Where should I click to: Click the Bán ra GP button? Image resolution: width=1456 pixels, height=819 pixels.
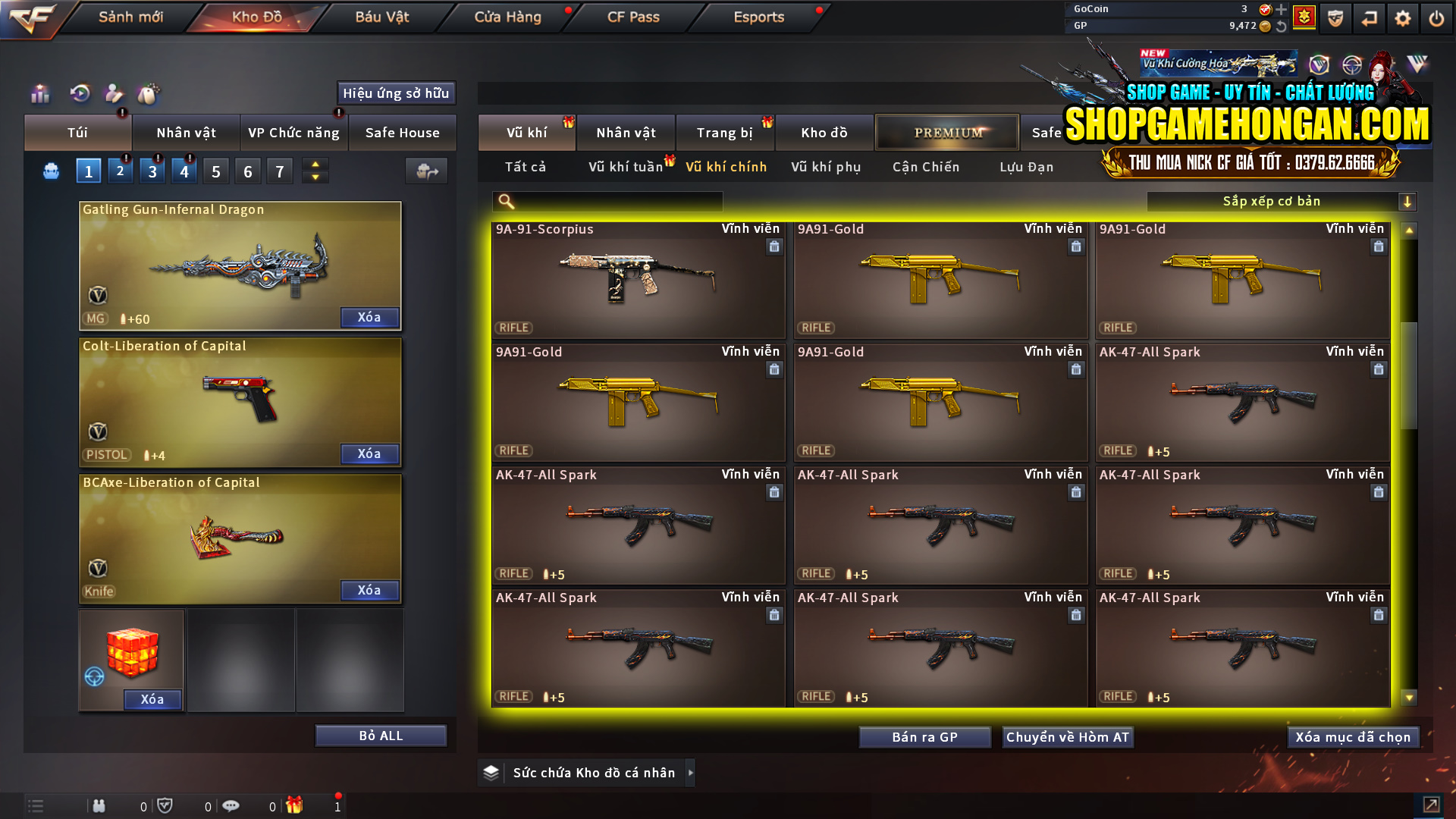pos(924,736)
